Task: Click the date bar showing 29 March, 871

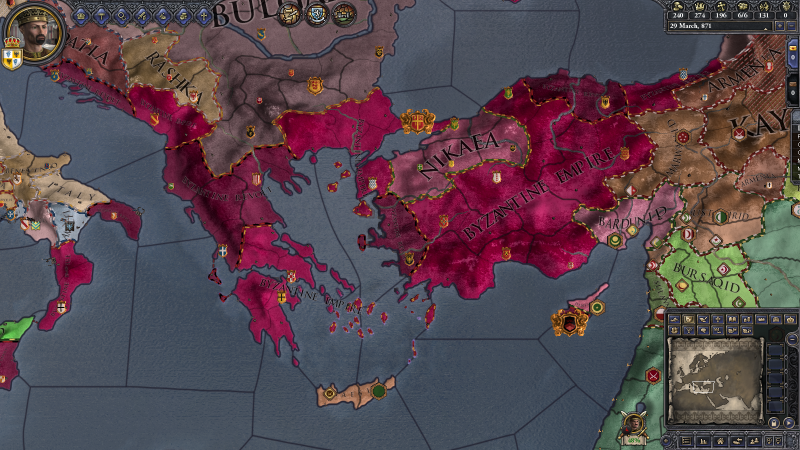Action: 715,27
